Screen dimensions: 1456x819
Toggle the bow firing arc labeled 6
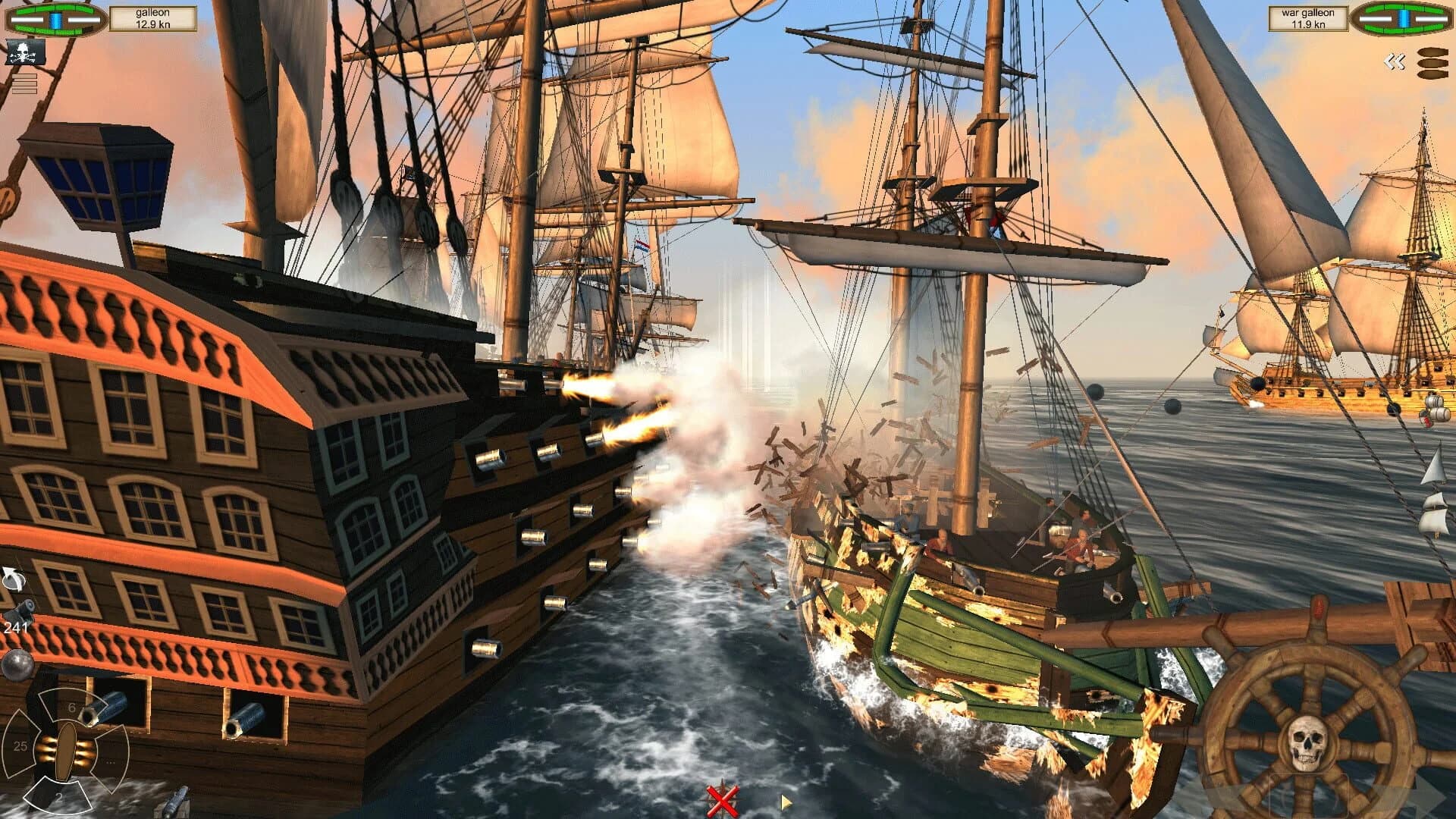tap(71, 707)
